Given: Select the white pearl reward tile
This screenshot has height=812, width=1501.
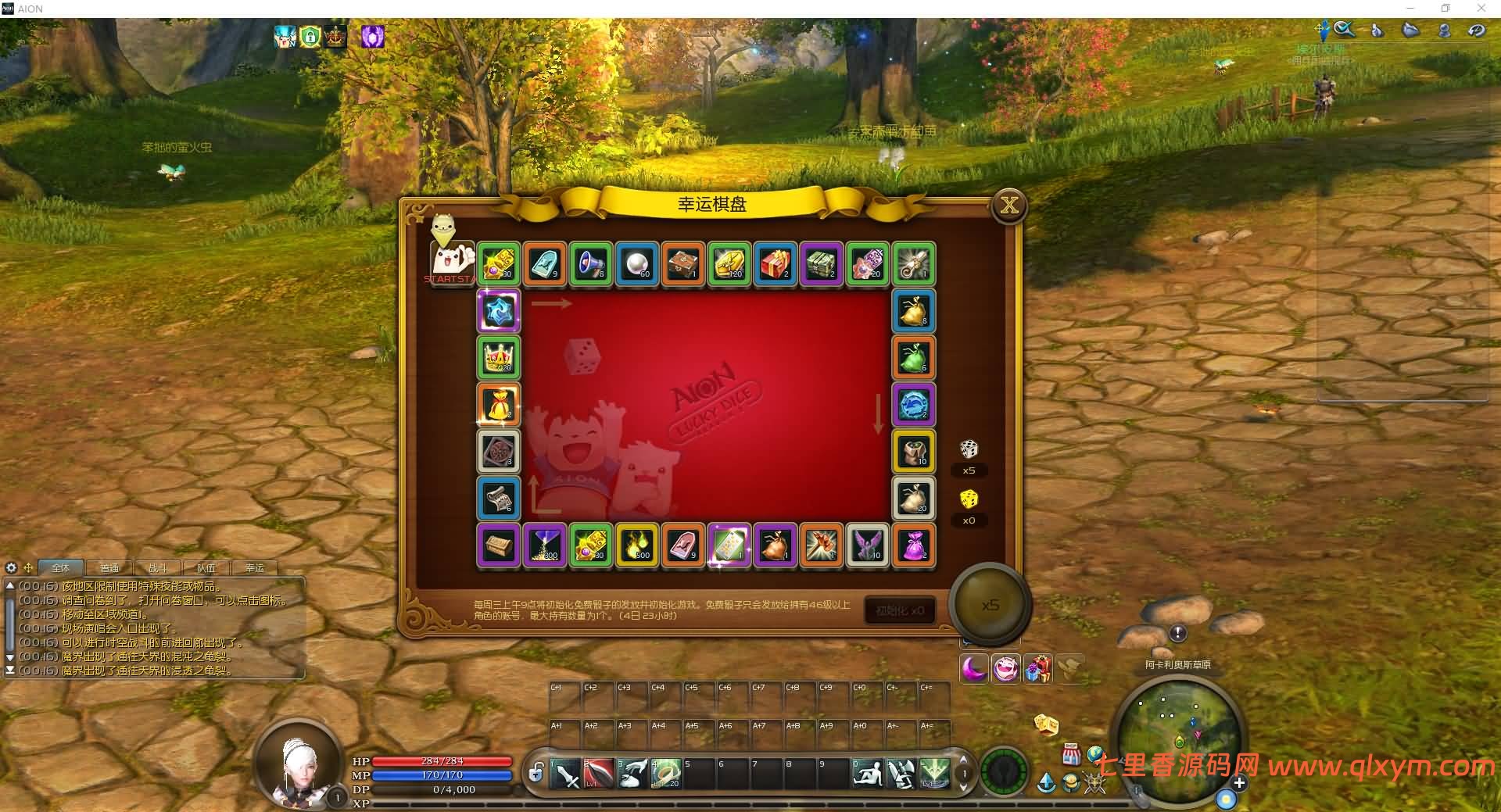Looking at the screenshot, I should click(x=637, y=263).
